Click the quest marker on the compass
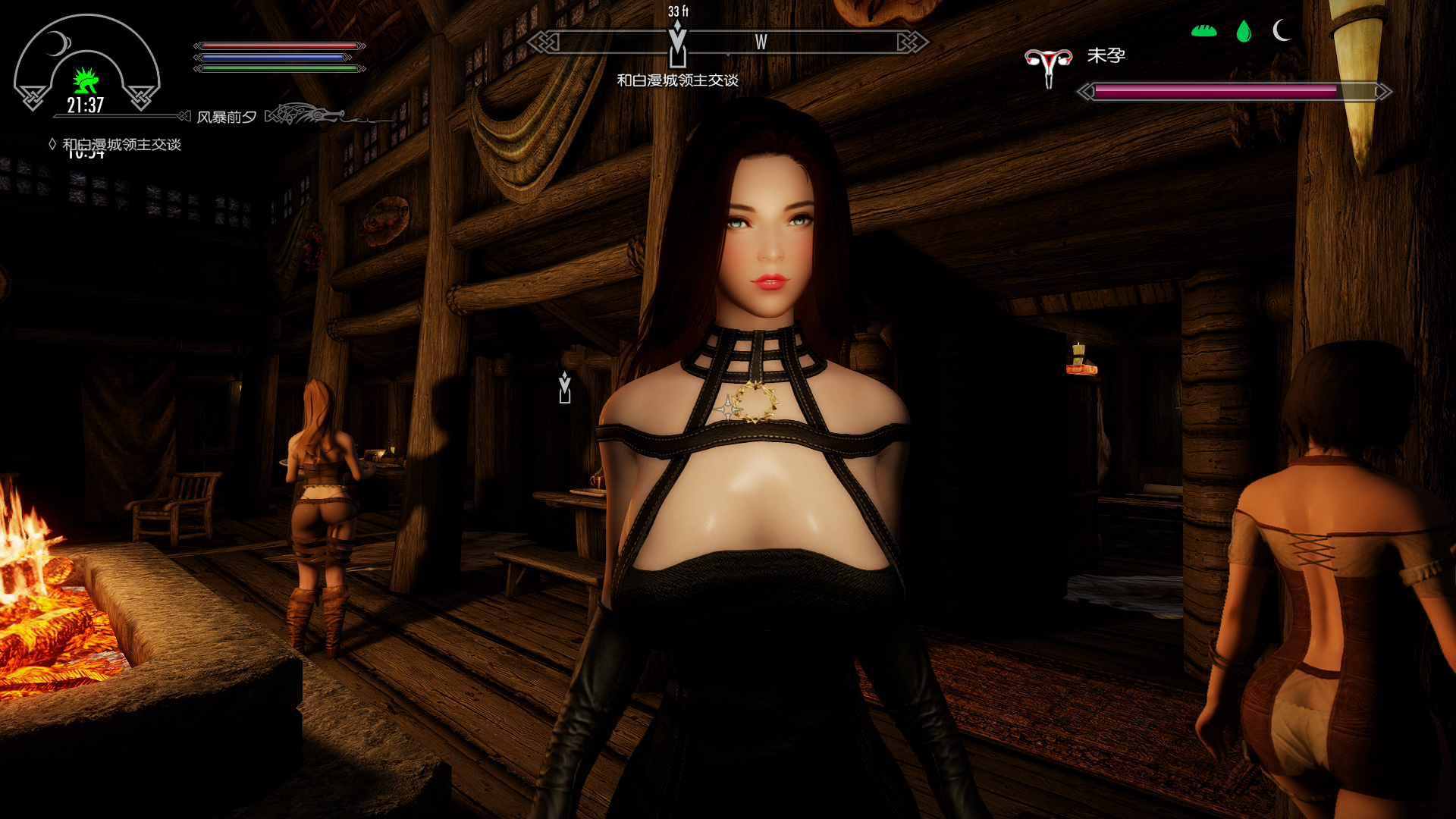The height and width of the screenshot is (819, 1456). [677, 45]
